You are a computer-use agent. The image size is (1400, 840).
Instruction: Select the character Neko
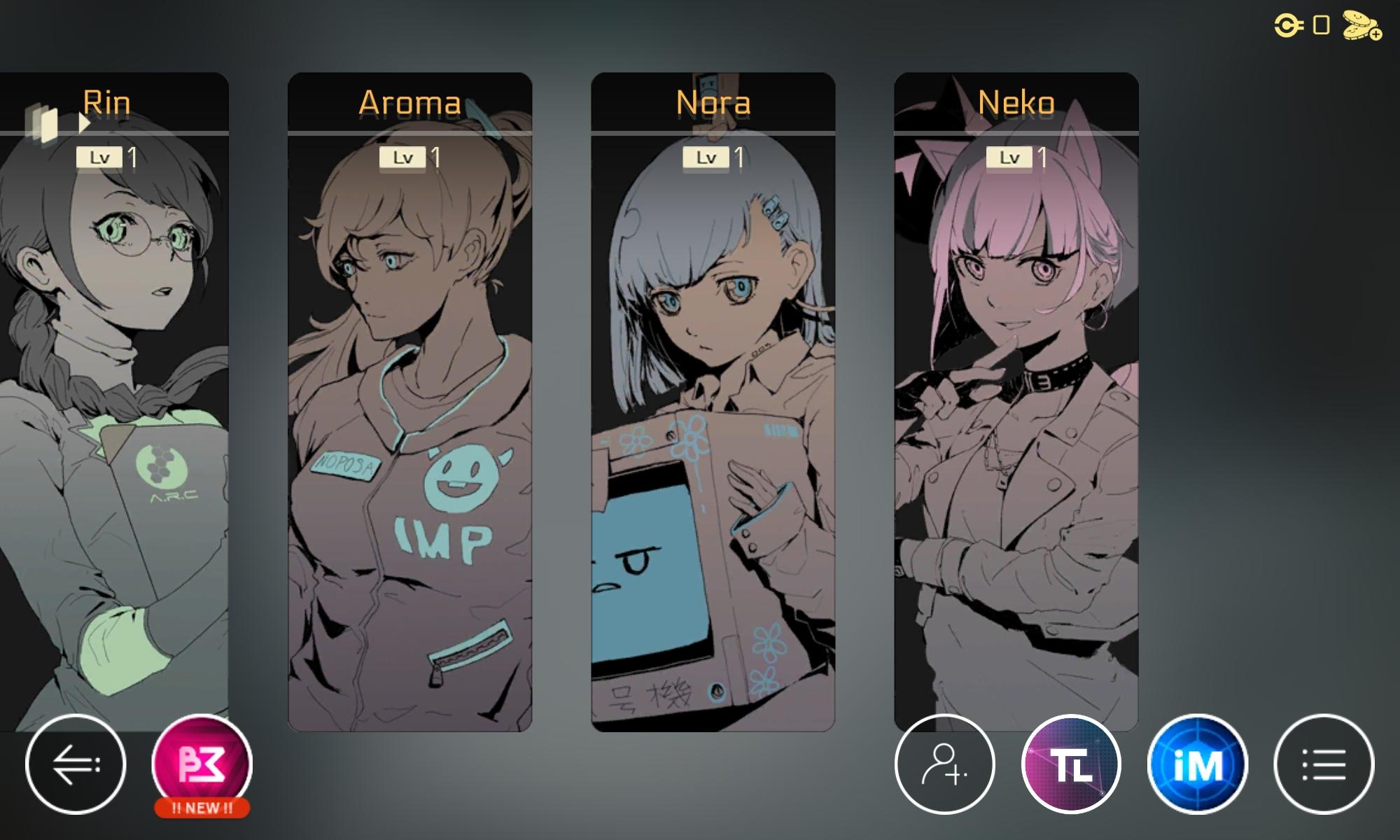1016,420
